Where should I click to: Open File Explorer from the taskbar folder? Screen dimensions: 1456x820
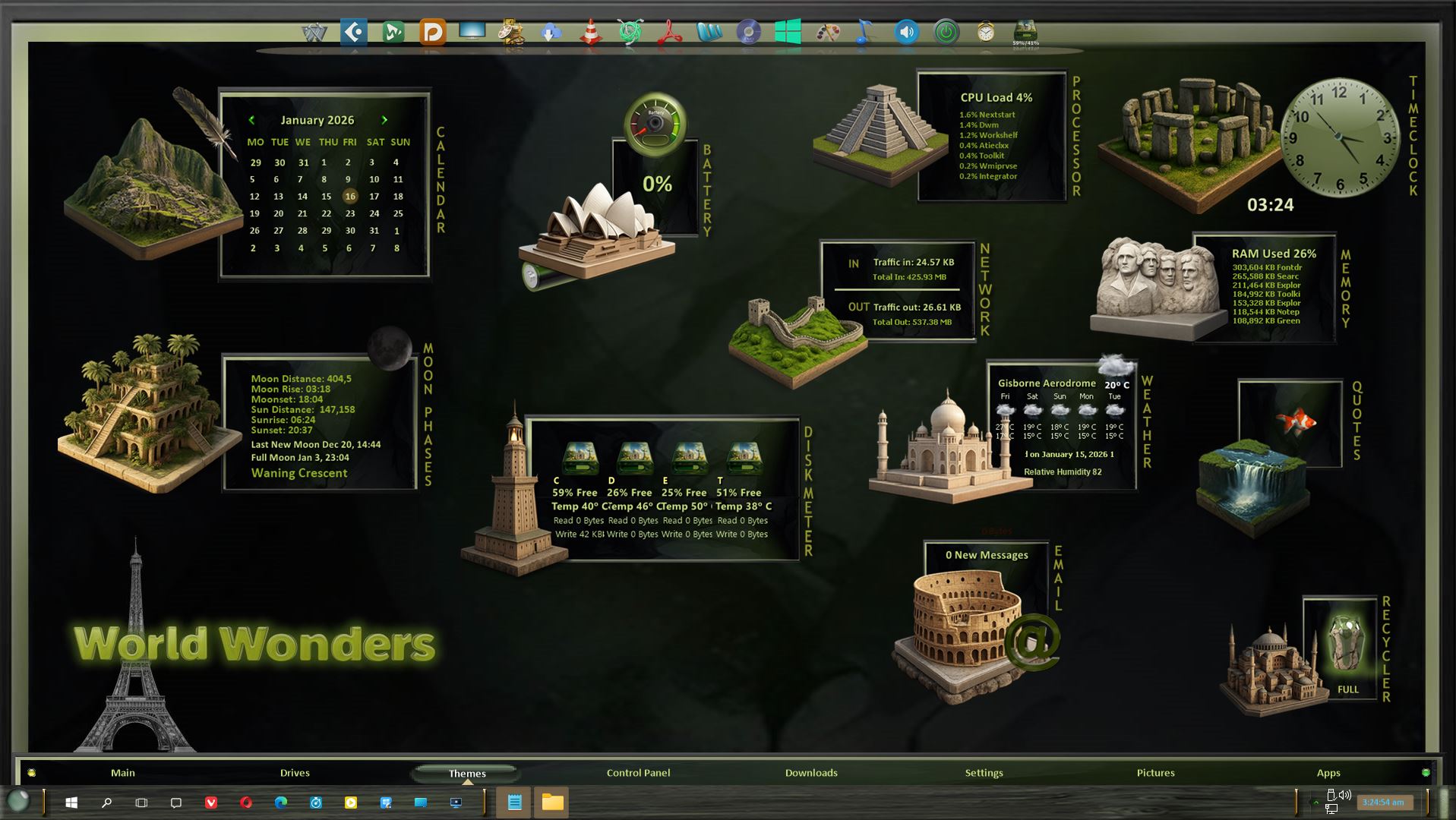(552, 803)
